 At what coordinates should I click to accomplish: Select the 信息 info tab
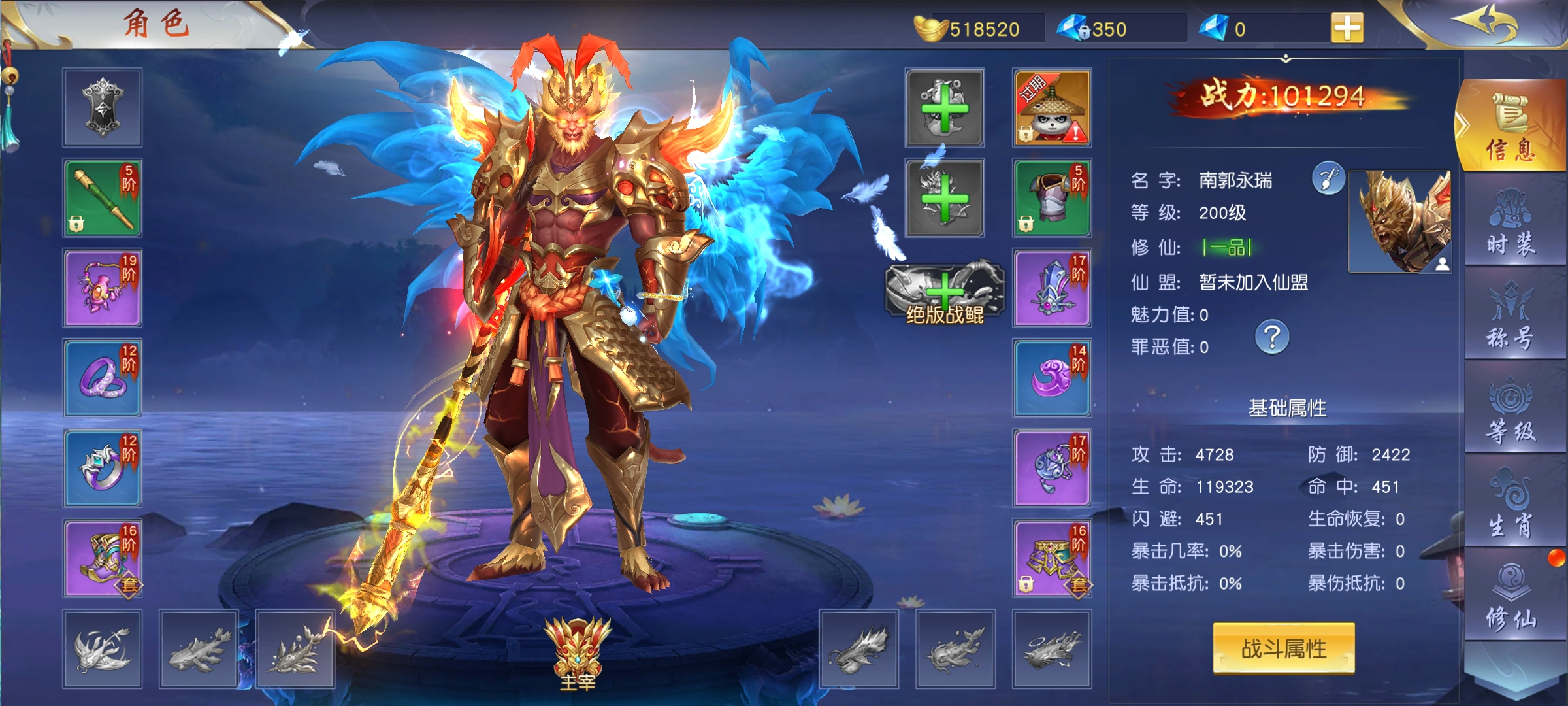(x=1512, y=127)
